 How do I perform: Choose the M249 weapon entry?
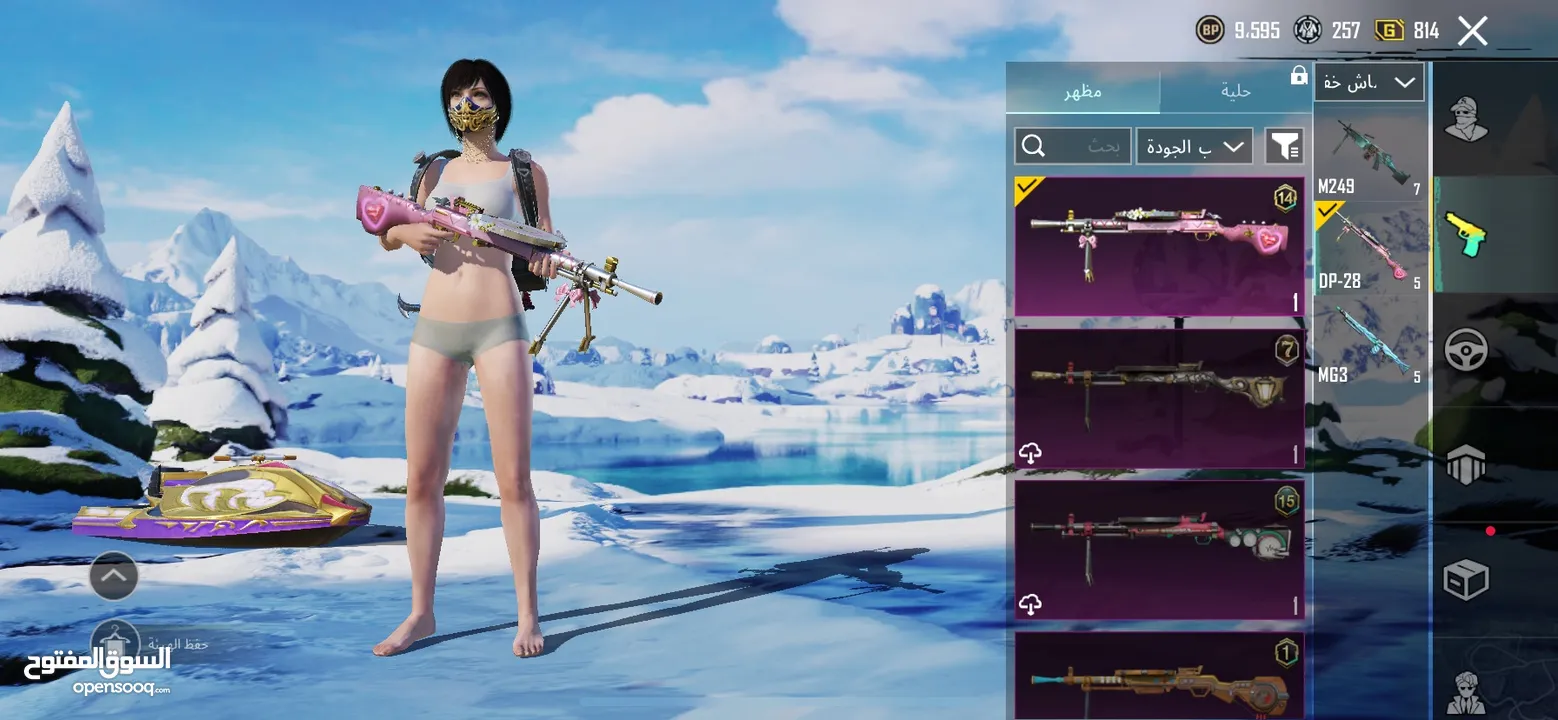coord(1370,155)
